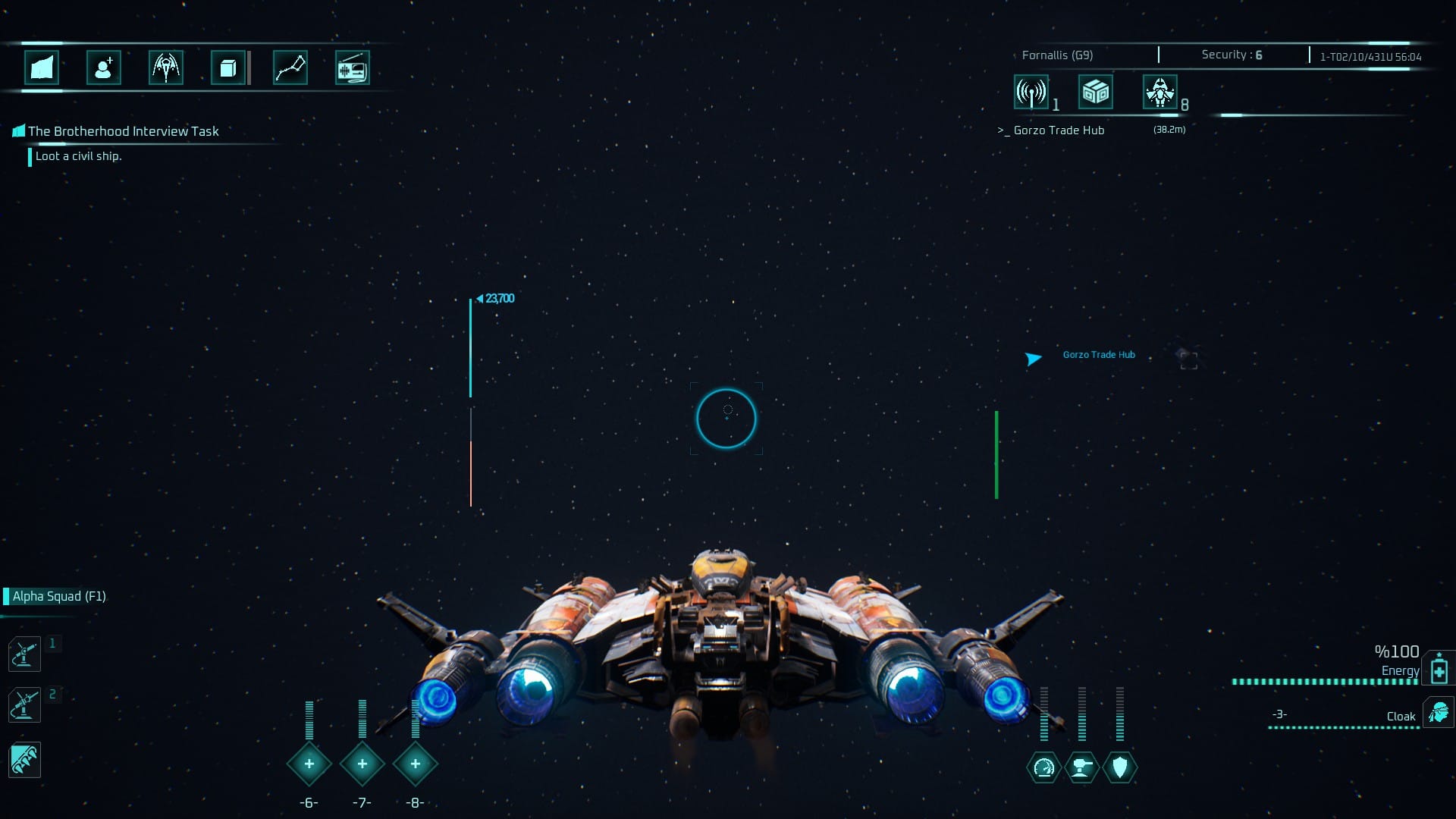Select weapon turret slot 1
The height and width of the screenshot is (819, 1456).
click(24, 654)
